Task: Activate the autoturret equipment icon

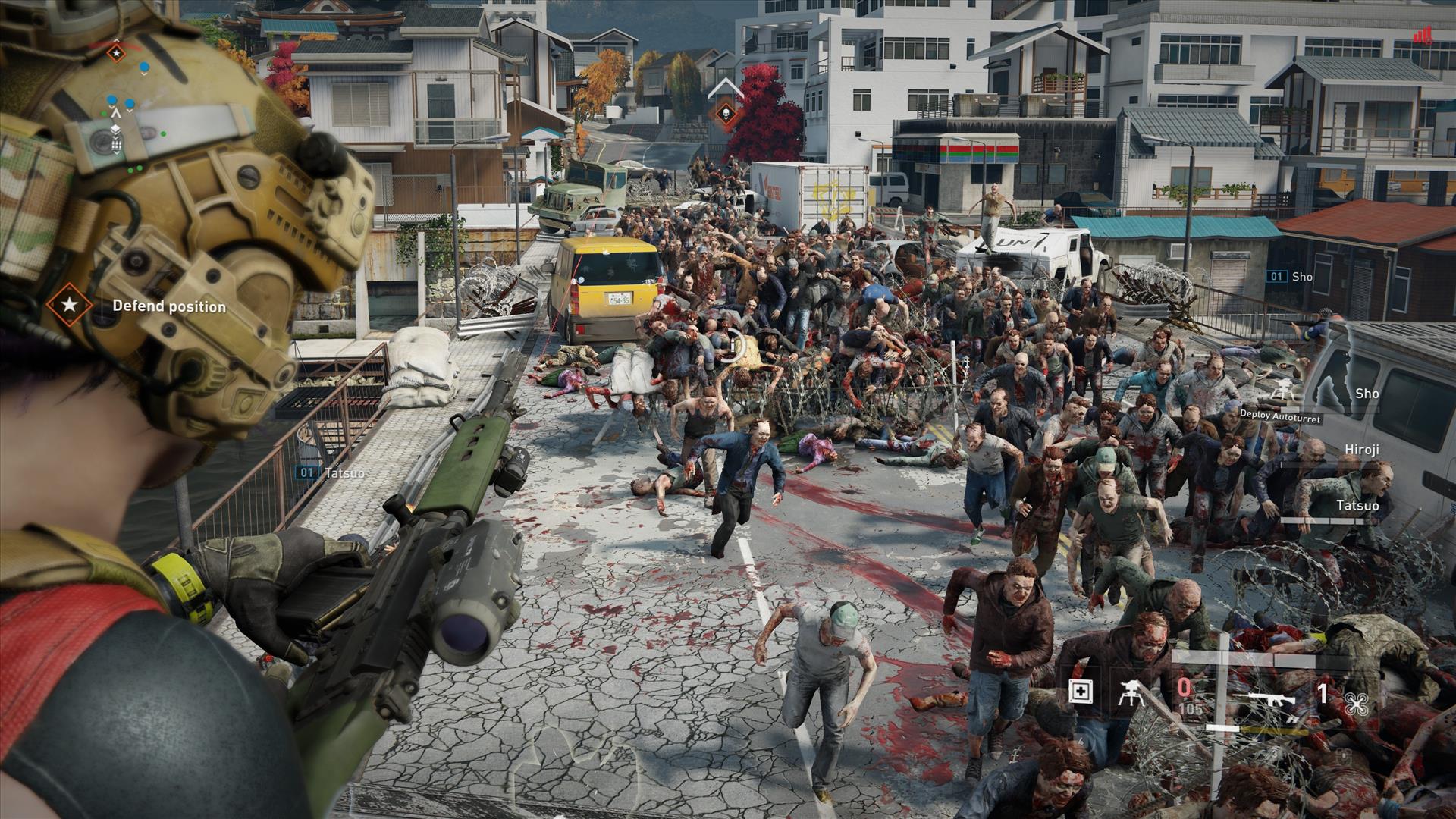Action: 1131,692
